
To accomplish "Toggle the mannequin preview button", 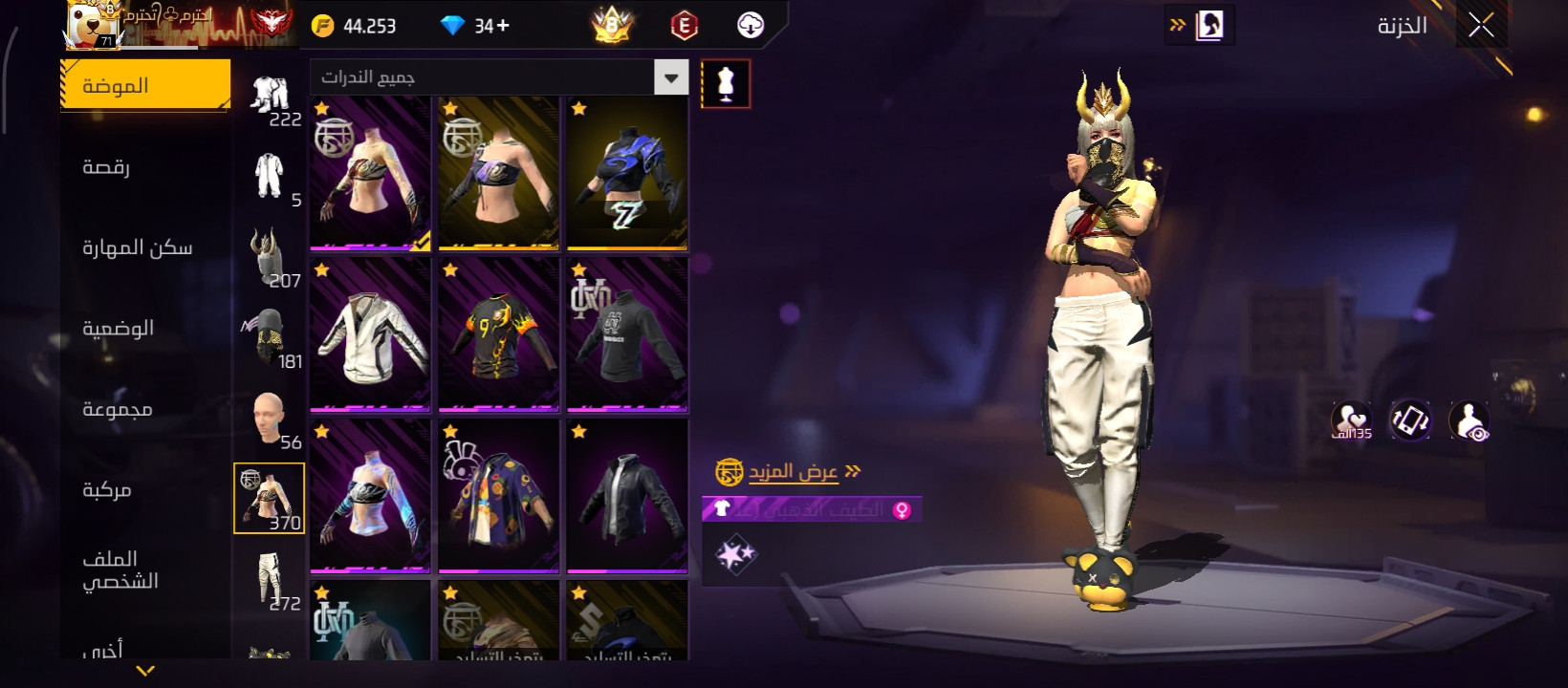I will click(726, 84).
